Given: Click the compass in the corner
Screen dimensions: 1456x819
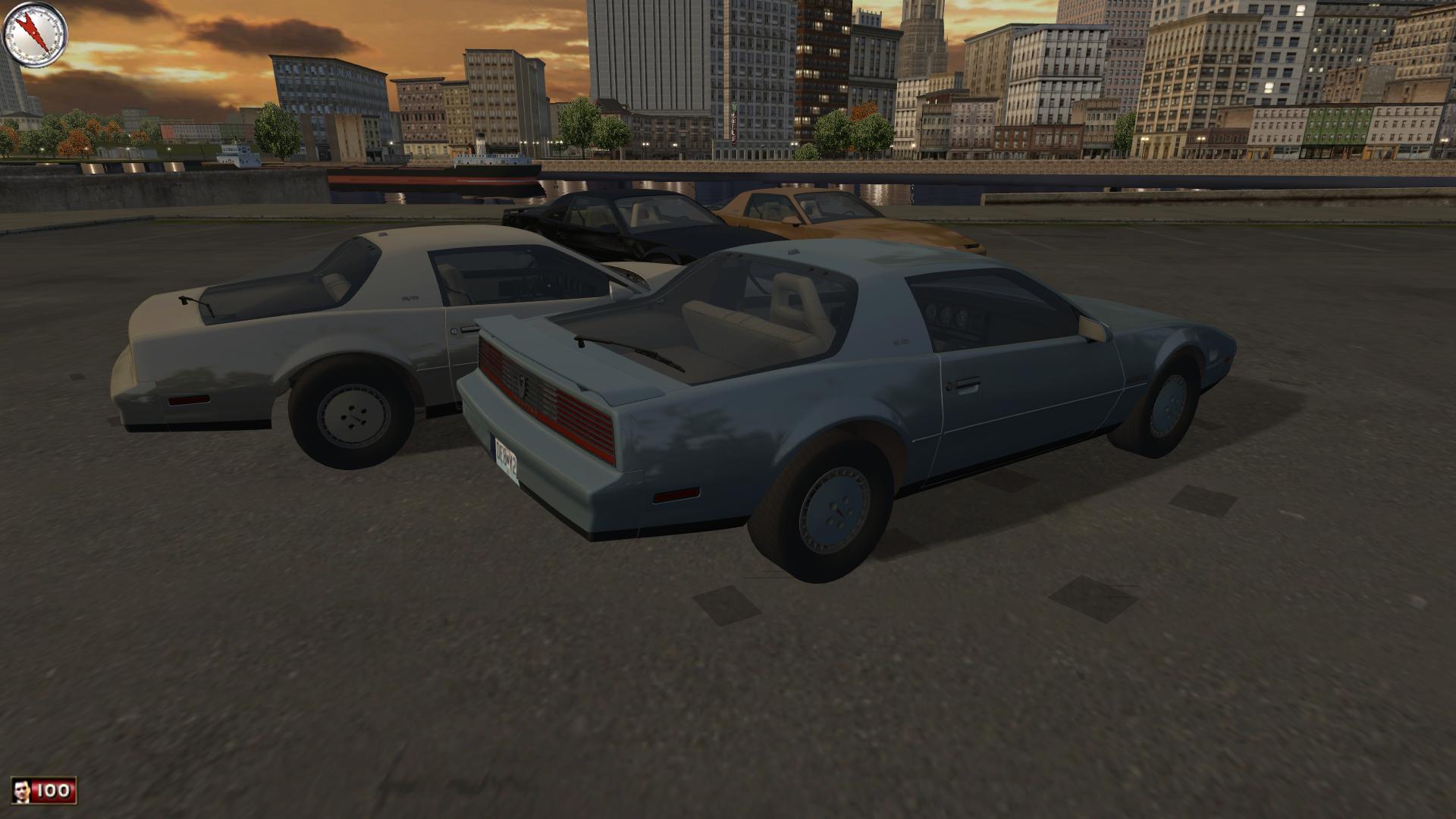Looking at the screenshot, I should pyautogui.click(x=36, y=33).
